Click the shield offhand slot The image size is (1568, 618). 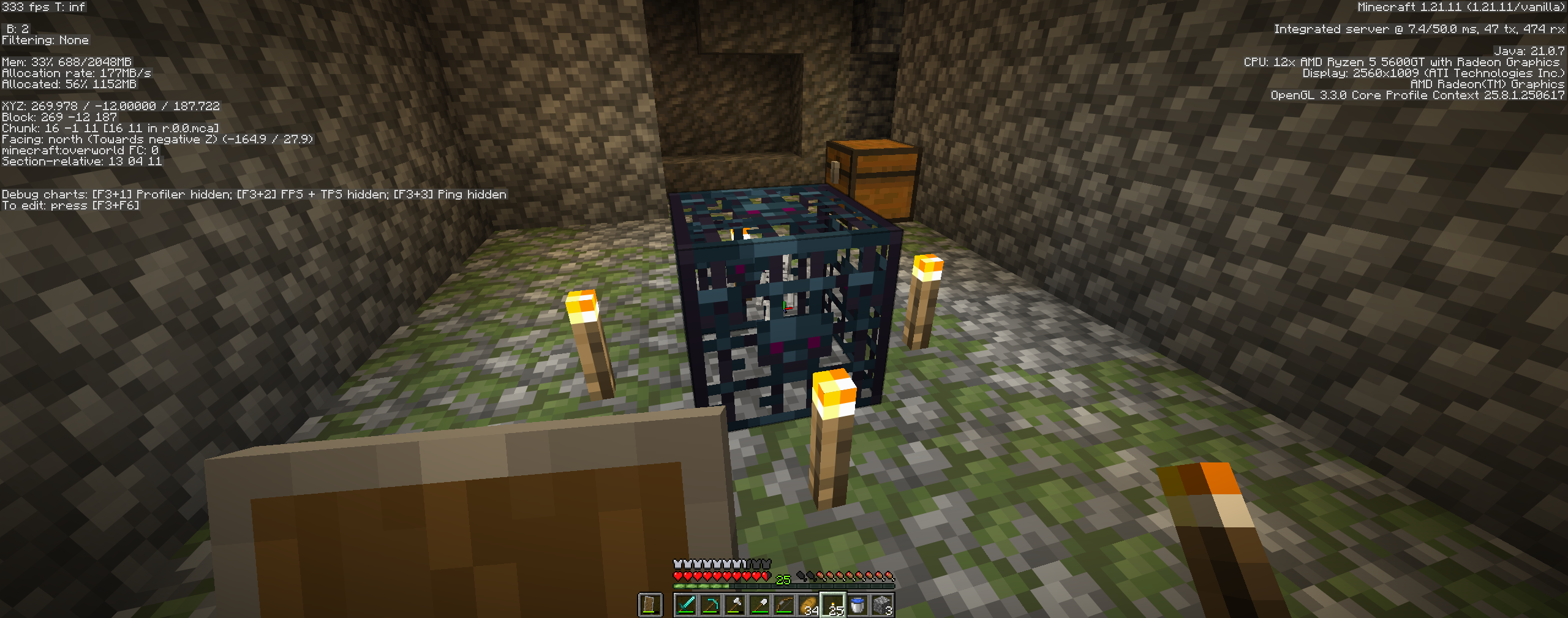[x=650, y=605]
